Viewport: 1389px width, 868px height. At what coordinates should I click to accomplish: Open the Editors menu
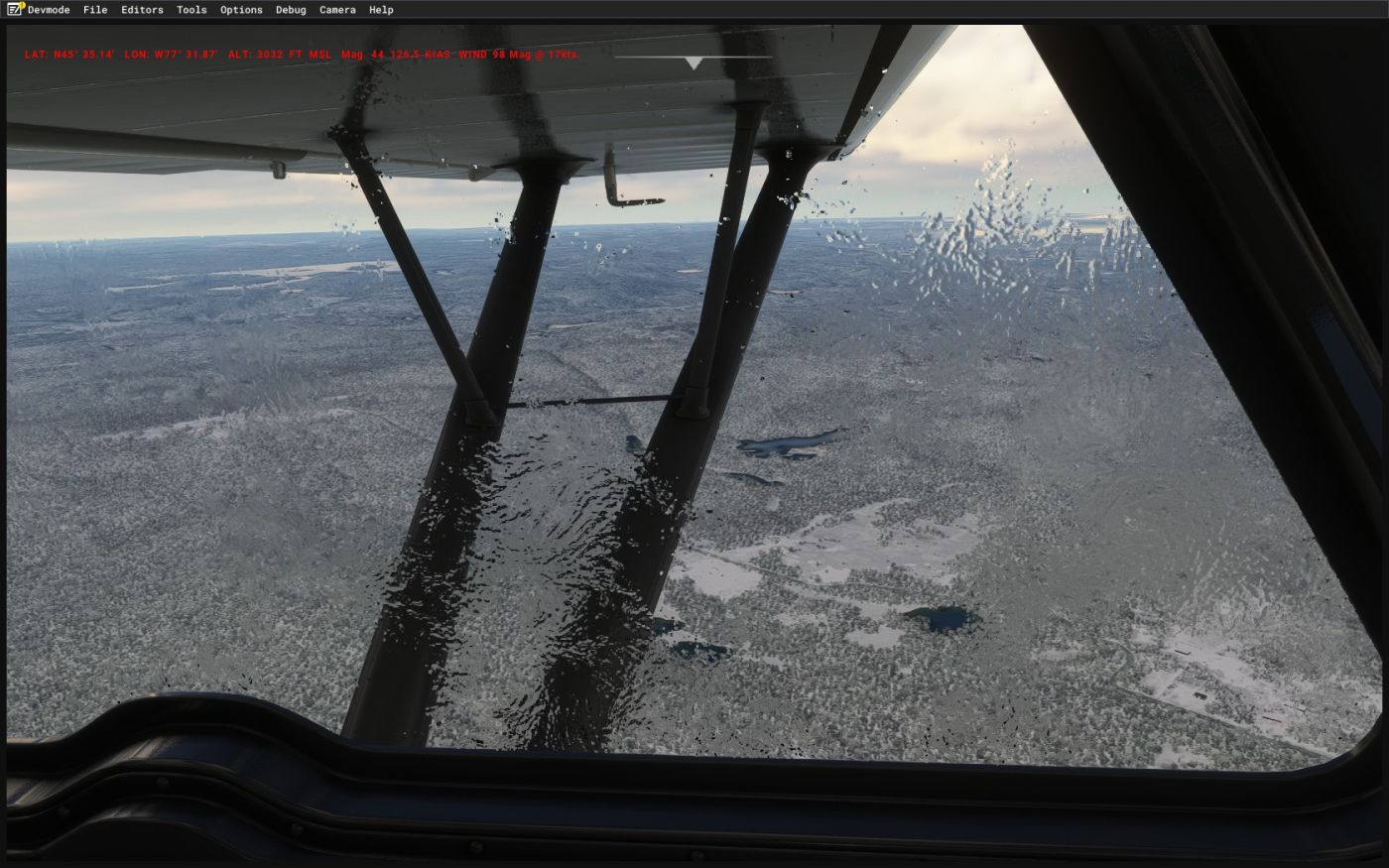pos(142,10)
